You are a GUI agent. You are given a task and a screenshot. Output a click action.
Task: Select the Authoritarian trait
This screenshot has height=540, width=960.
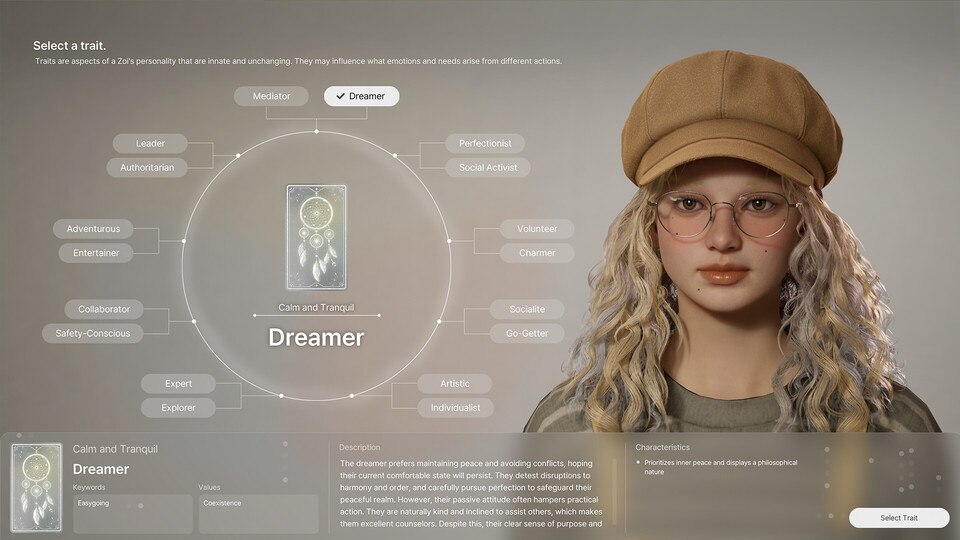[x=147, y=167]
